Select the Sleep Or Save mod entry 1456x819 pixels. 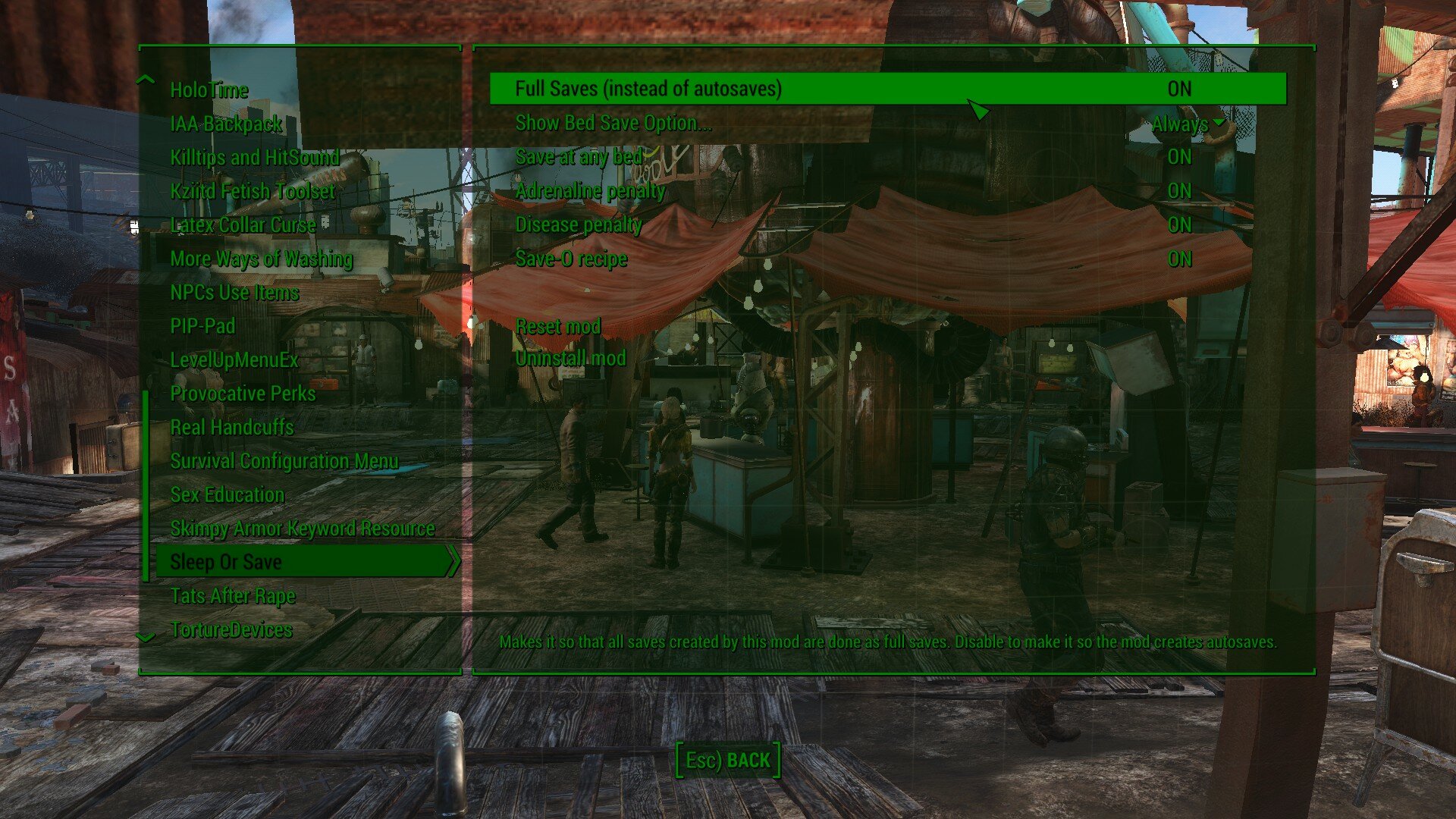227,562
